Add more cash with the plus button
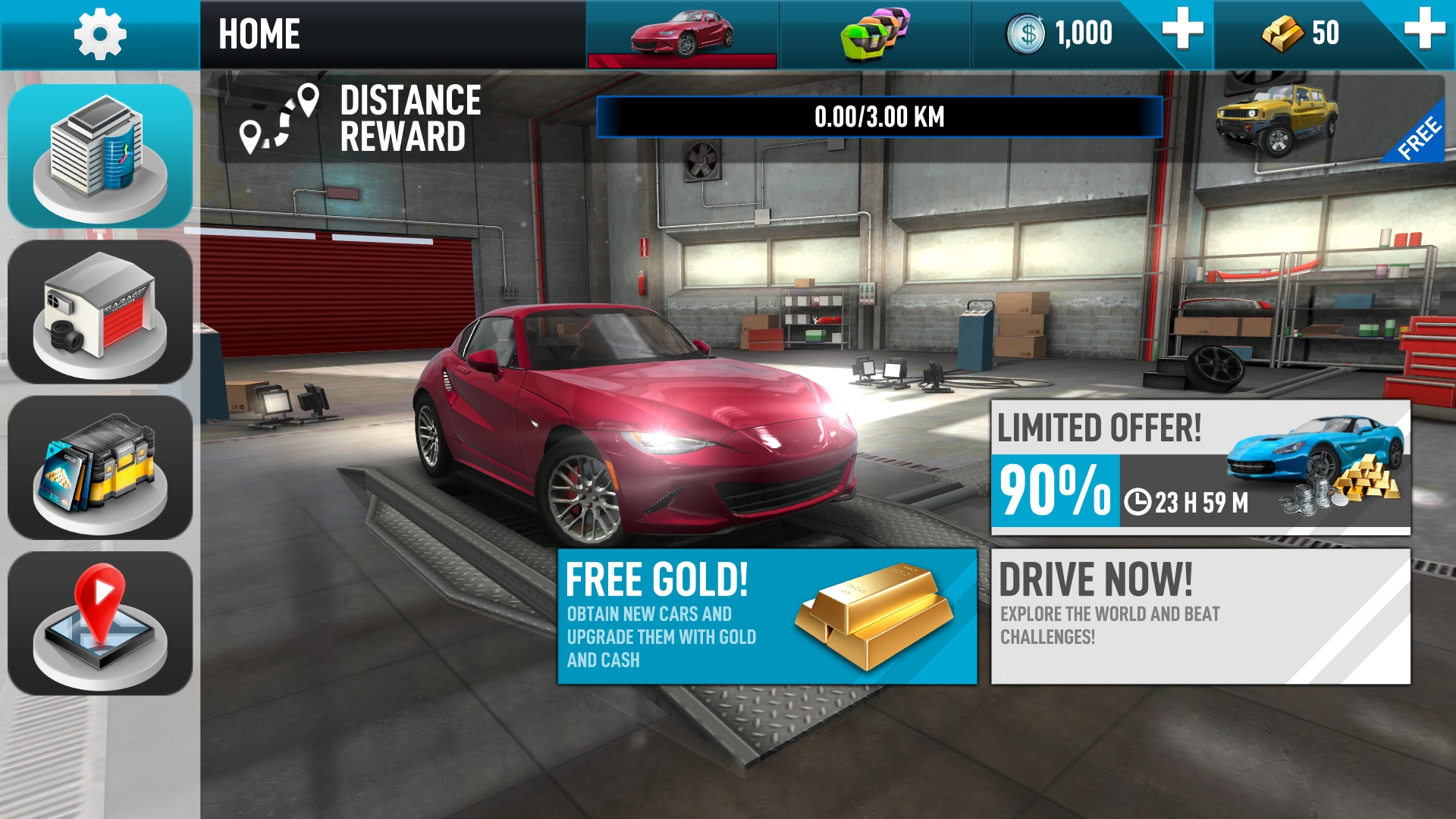The height and width of the screenshot is (819, 1456). point(1182,30)
